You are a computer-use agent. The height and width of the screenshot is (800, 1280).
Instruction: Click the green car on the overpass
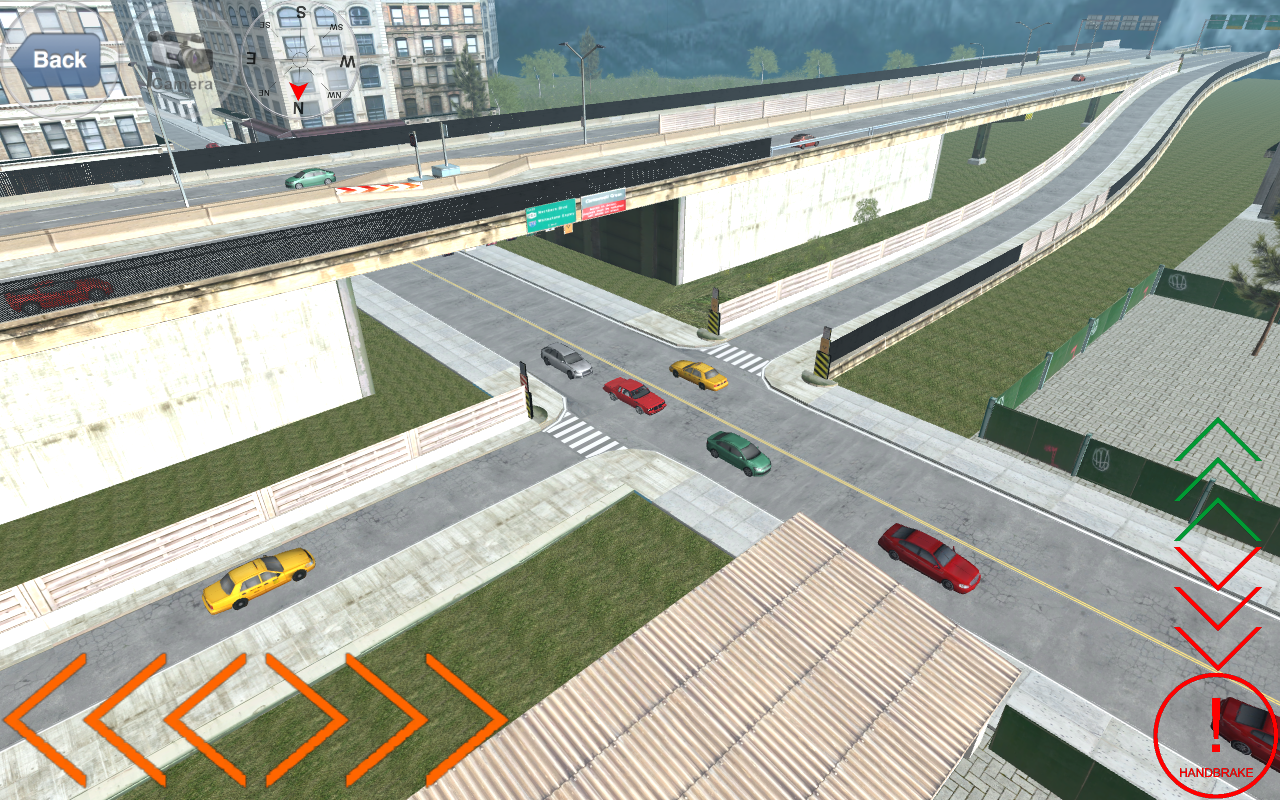pos(305,176)
